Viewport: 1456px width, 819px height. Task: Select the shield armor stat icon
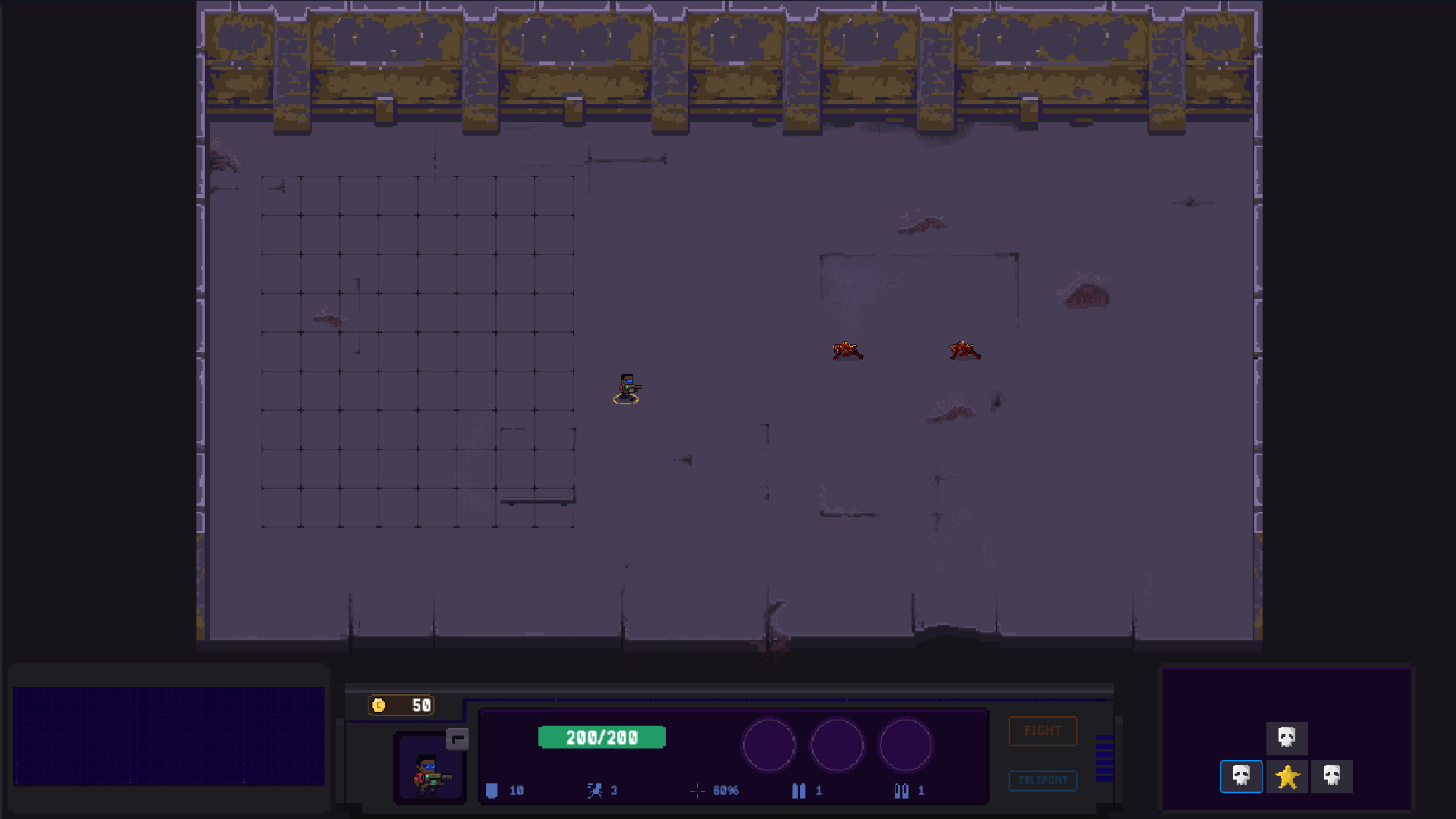[491, 790]
